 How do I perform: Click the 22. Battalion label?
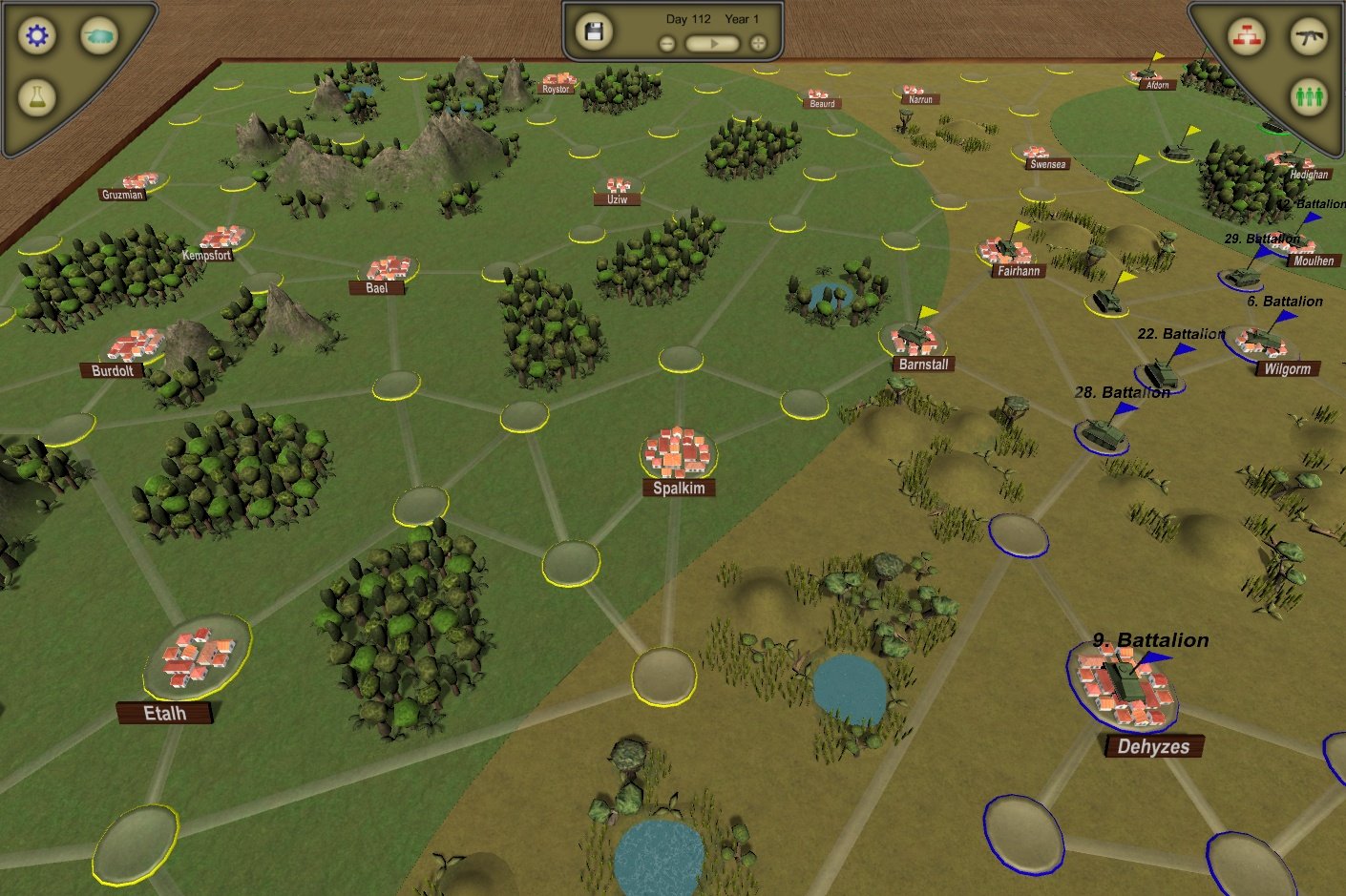point(1183,334)
